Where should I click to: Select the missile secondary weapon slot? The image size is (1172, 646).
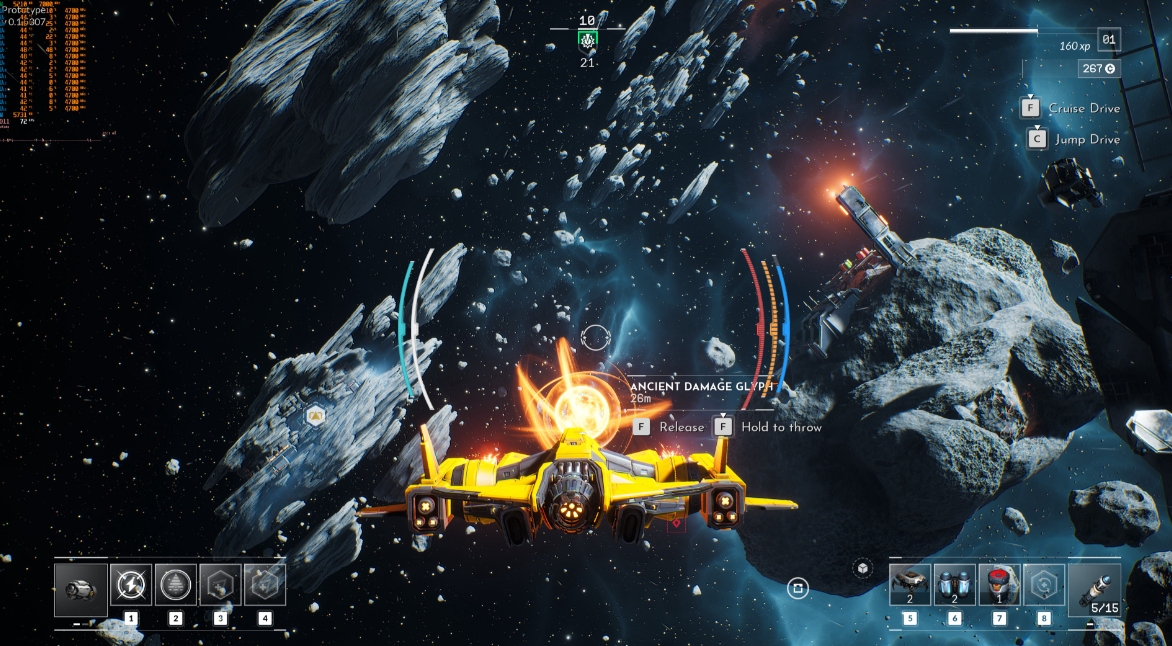click(1094, 589)
